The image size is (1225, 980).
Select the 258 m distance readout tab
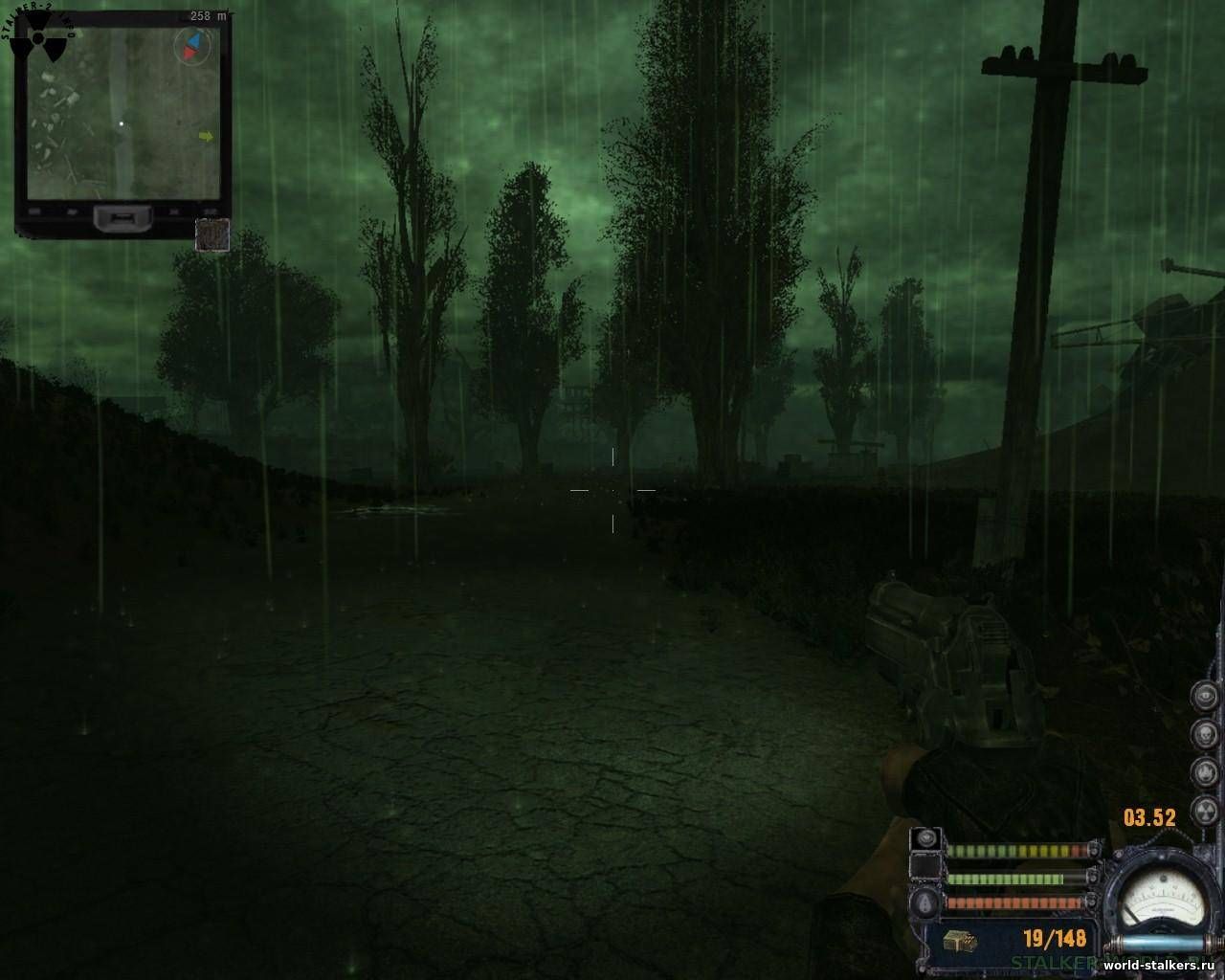point(209,15)
